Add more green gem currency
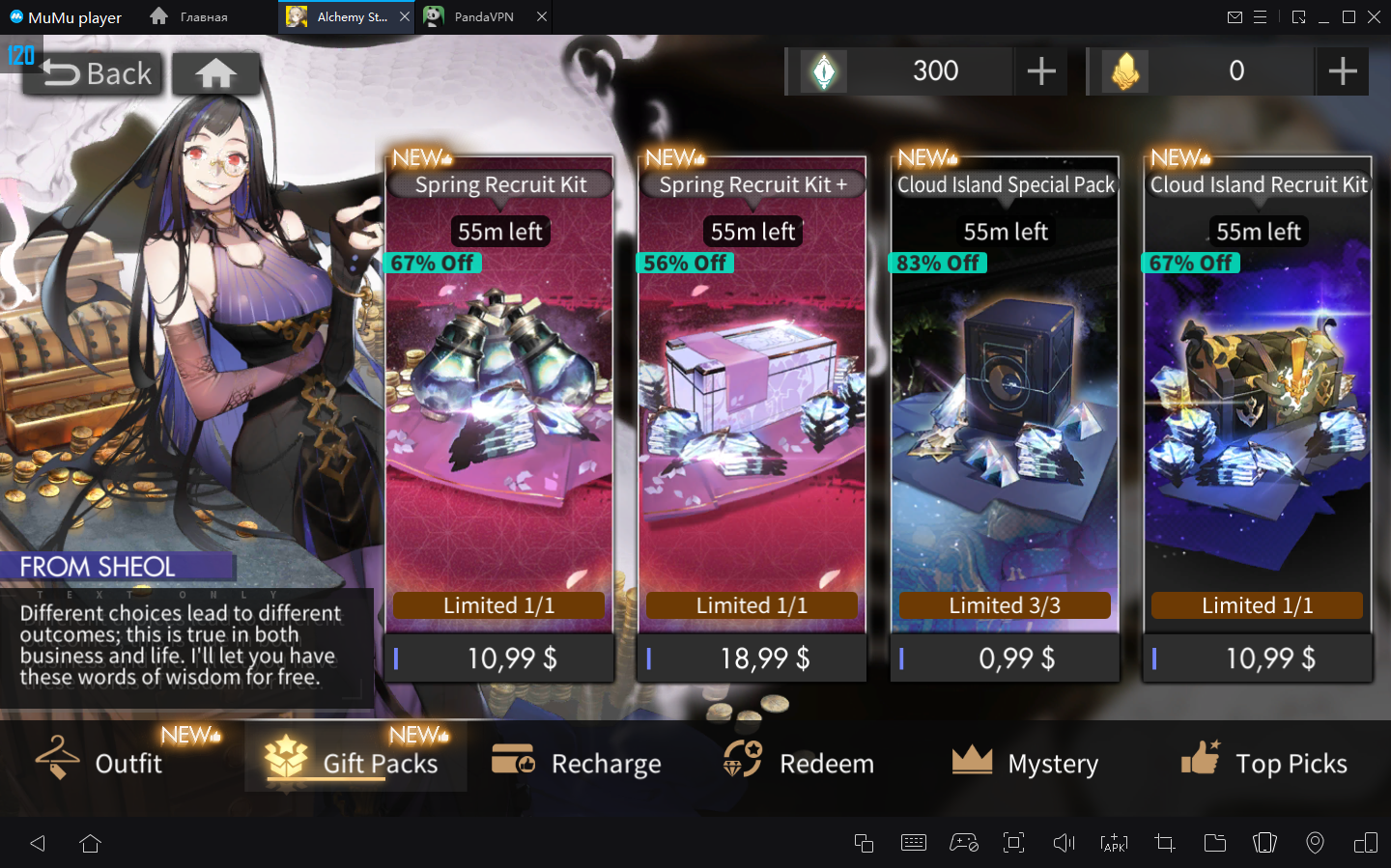Screen dimensions: 1391x868 coord(1040,71)
